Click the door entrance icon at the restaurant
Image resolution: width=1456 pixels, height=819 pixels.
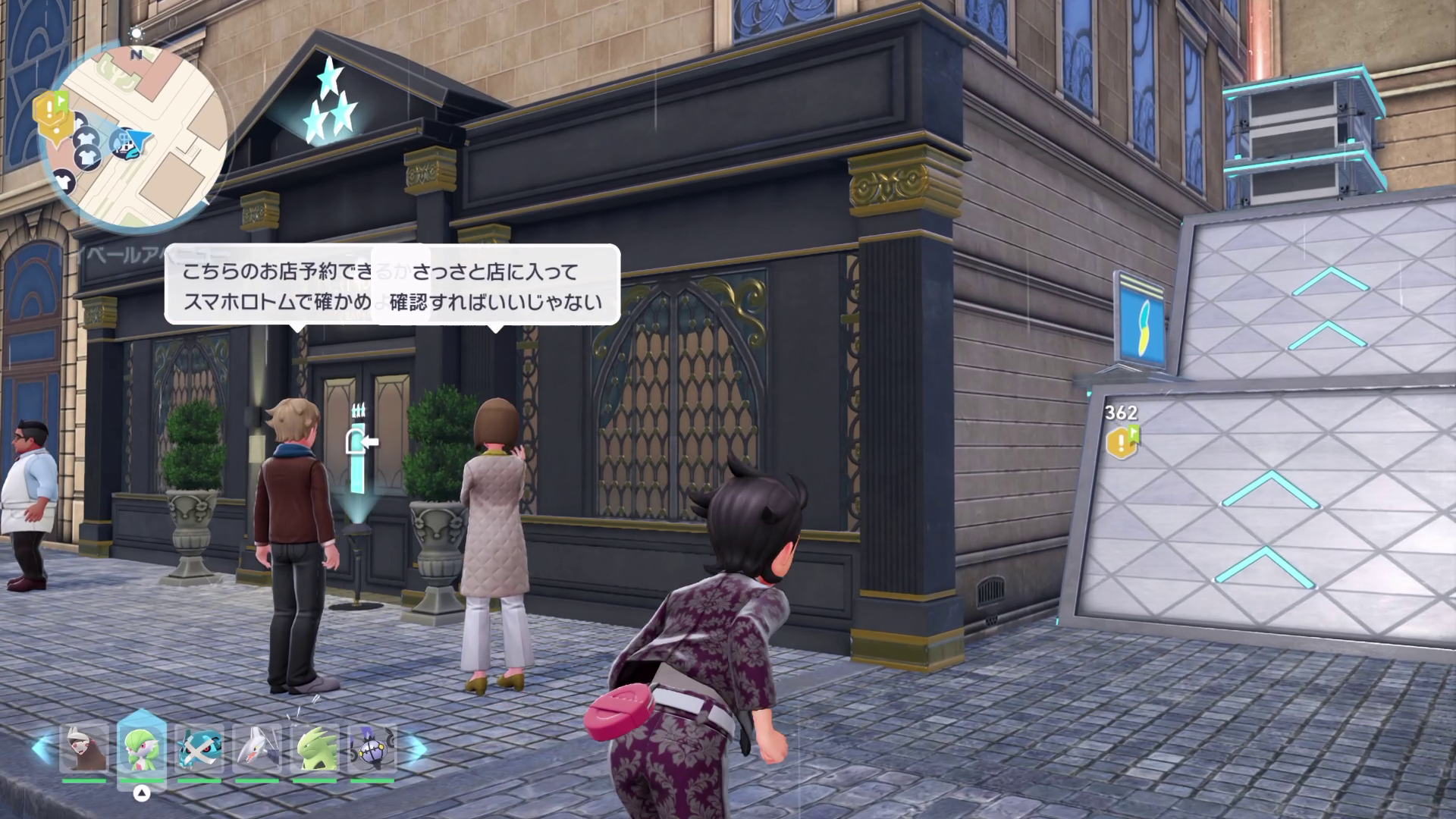360,440
